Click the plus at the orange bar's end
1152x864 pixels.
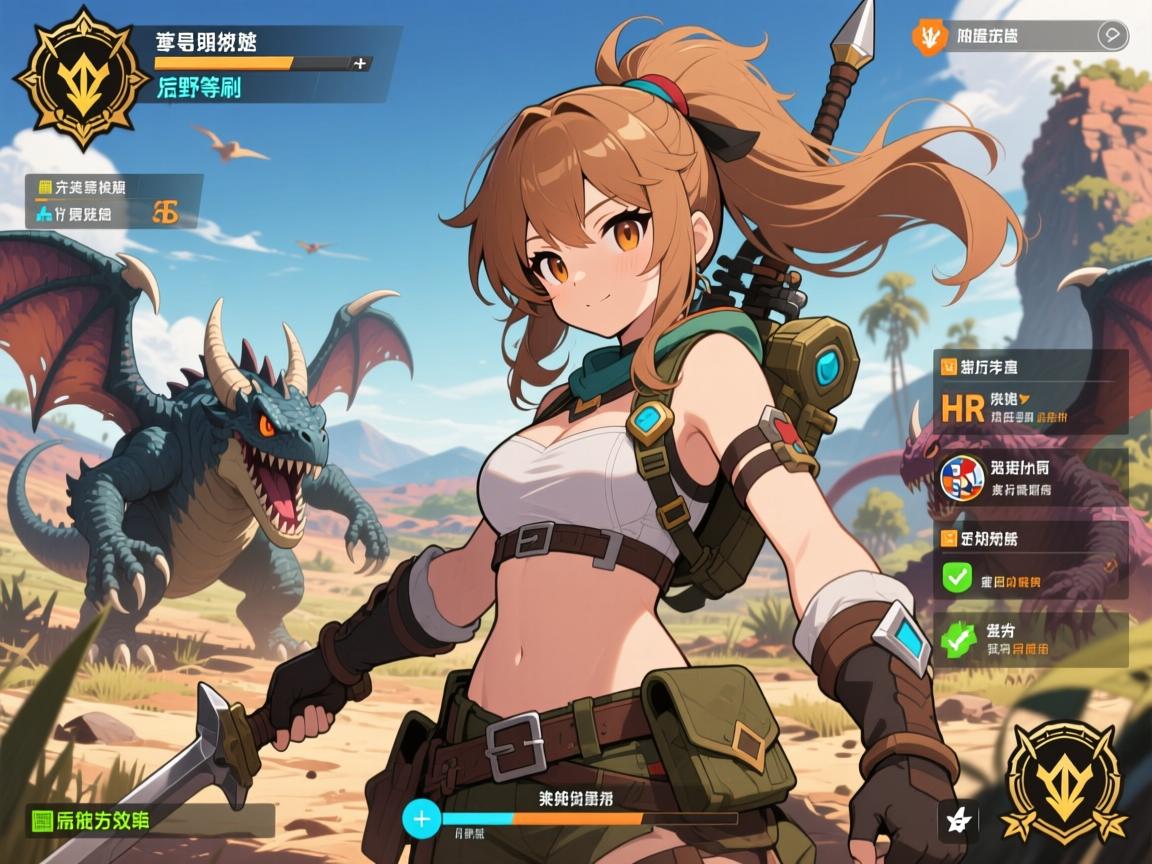click(x=360, y=63)
